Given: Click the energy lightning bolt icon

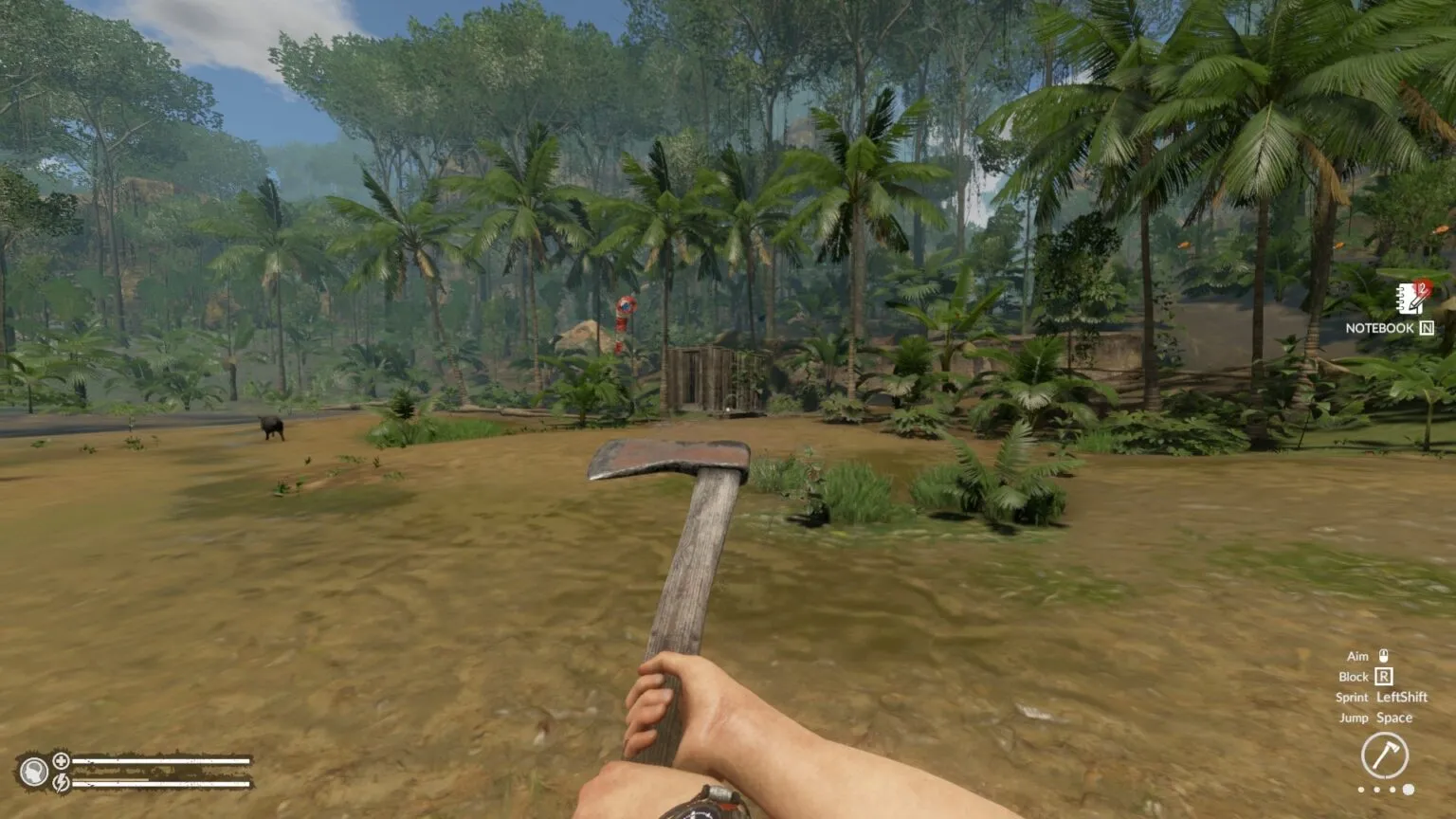Looking at the screenshot, I should click(x=61, y=784).
